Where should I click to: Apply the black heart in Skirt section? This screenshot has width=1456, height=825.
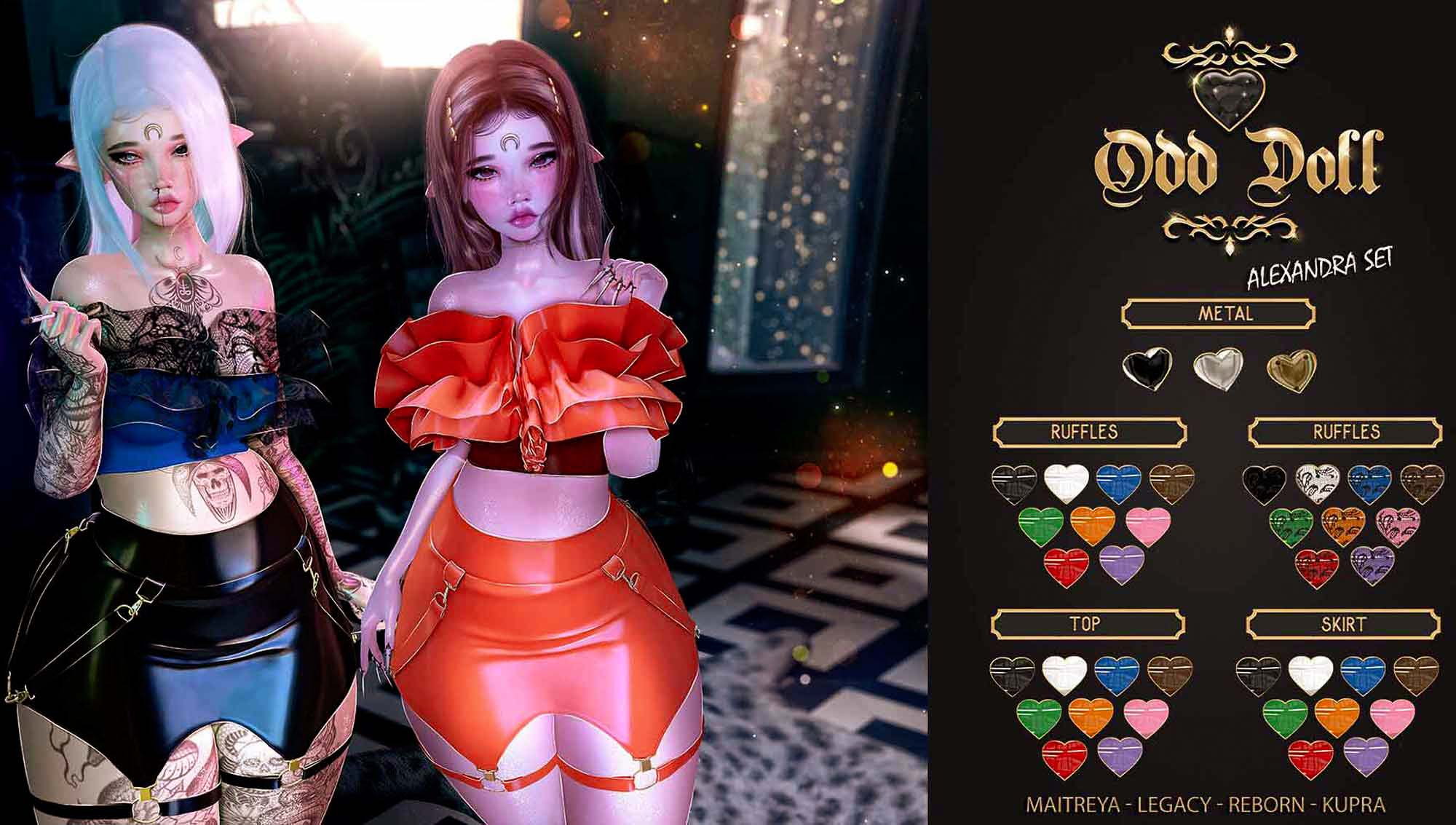[x=1259, y=675]
